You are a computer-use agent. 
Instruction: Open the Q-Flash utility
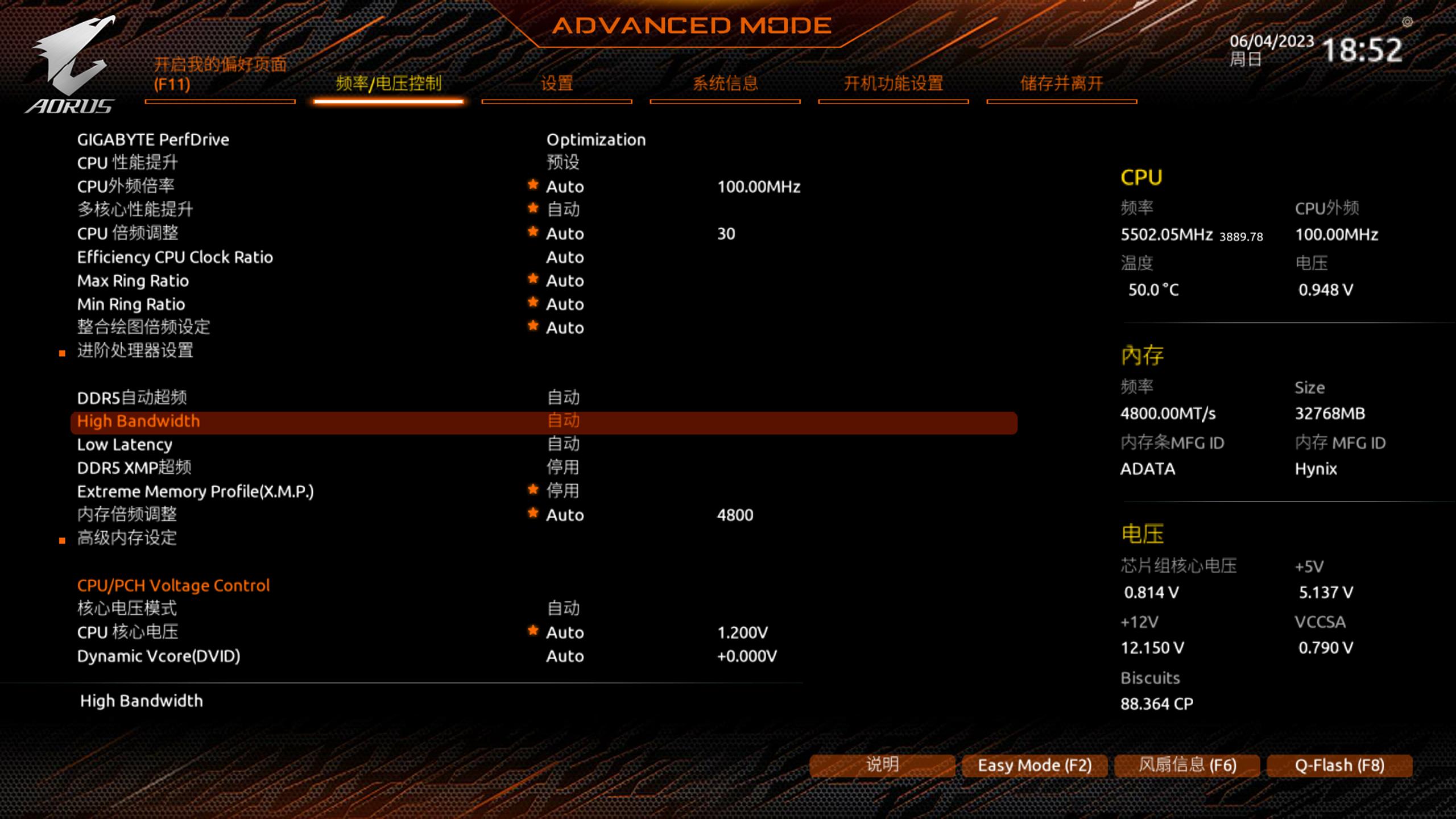(1339, 766)
